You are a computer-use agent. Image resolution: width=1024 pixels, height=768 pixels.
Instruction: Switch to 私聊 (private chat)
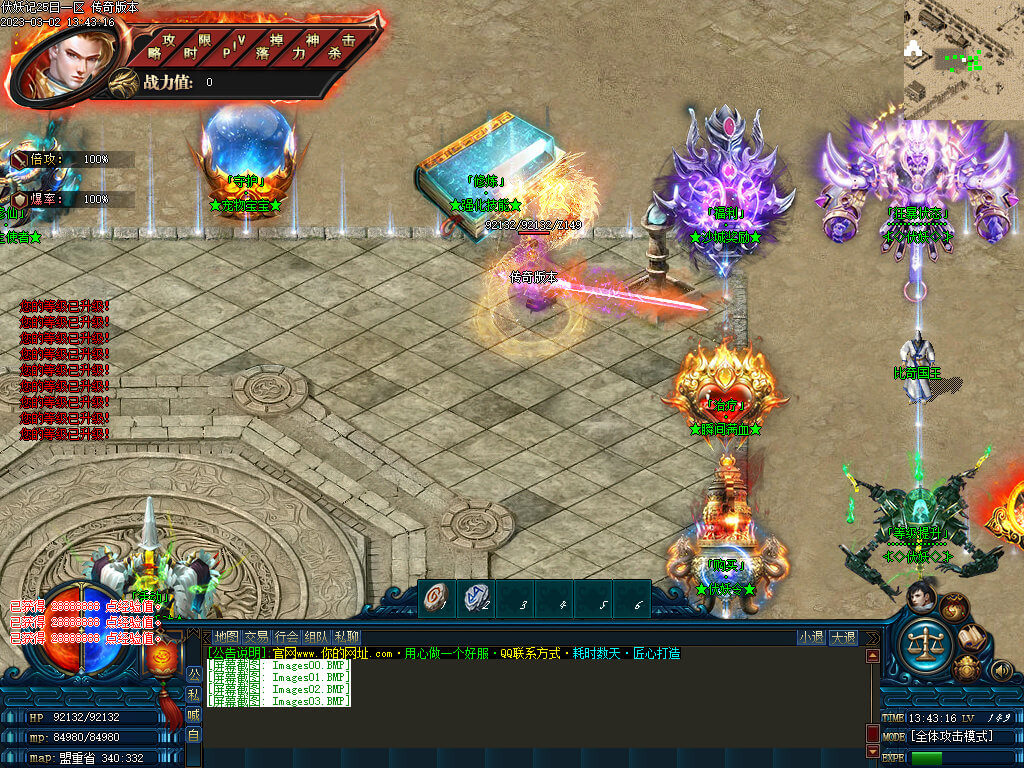pos(346,637)
